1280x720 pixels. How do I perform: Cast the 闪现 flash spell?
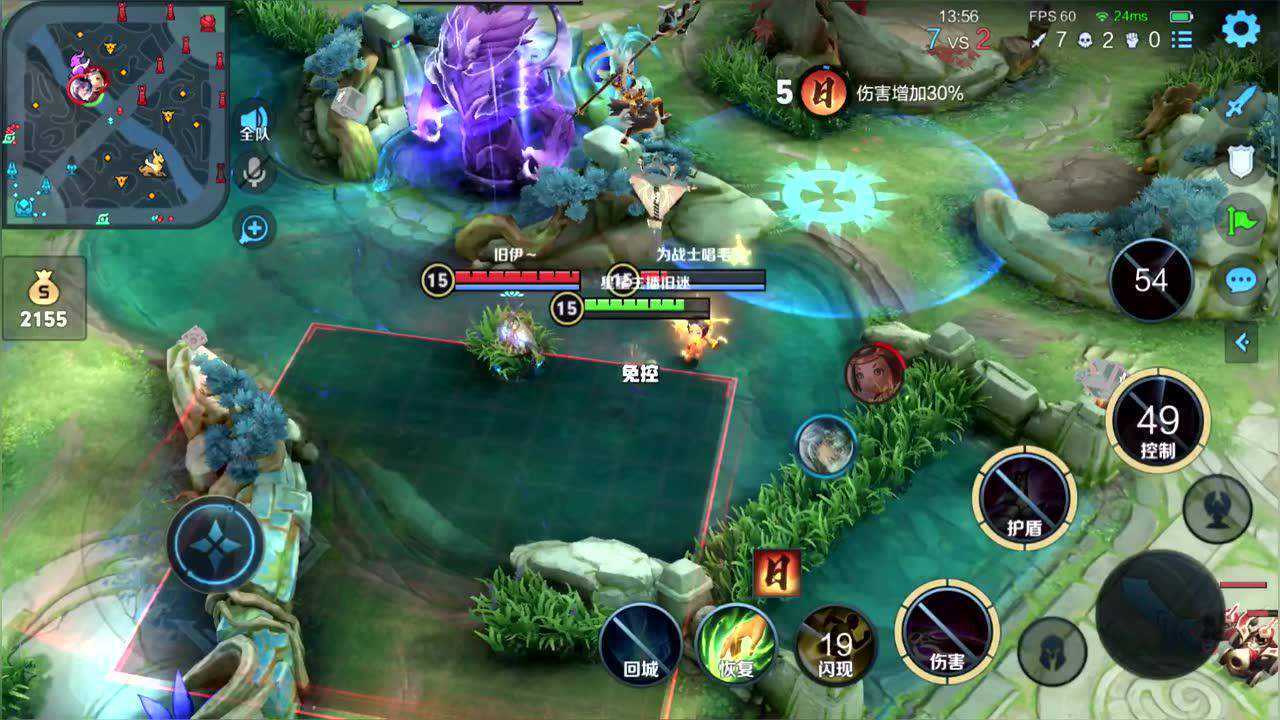[x=836, y=643]
